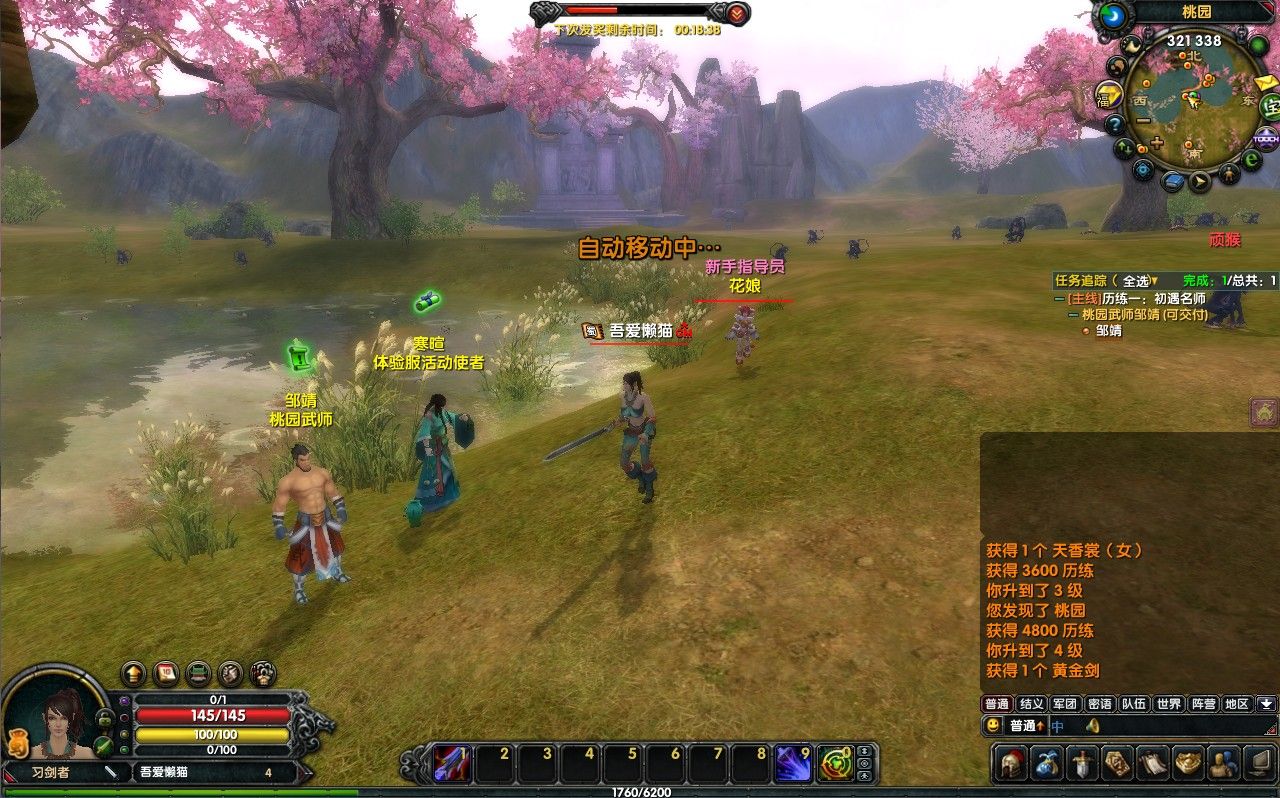
Task: Open the character helmet menu icon
Action: (1011, 764)
